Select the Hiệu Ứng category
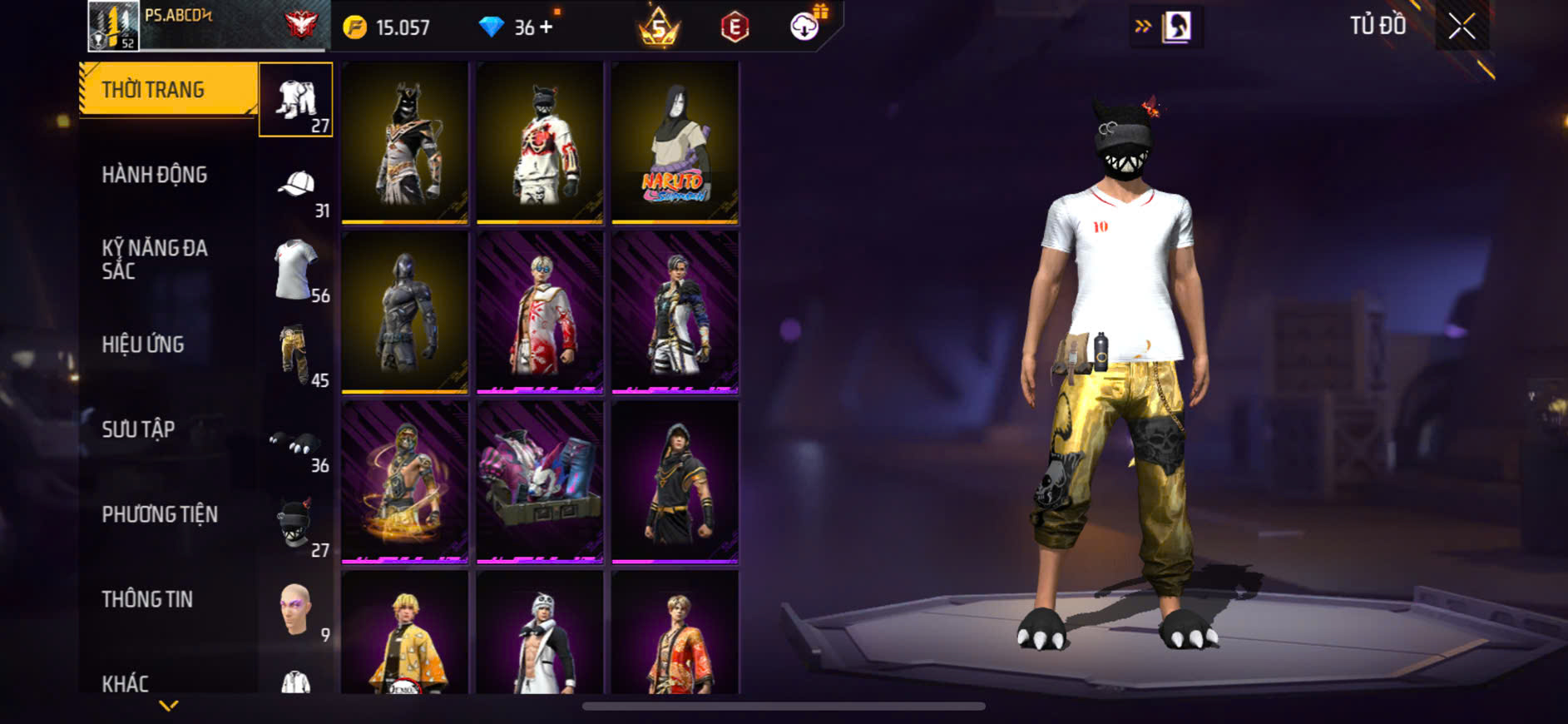The height and width of the screenshot is (724, 1568). point(143,345)
